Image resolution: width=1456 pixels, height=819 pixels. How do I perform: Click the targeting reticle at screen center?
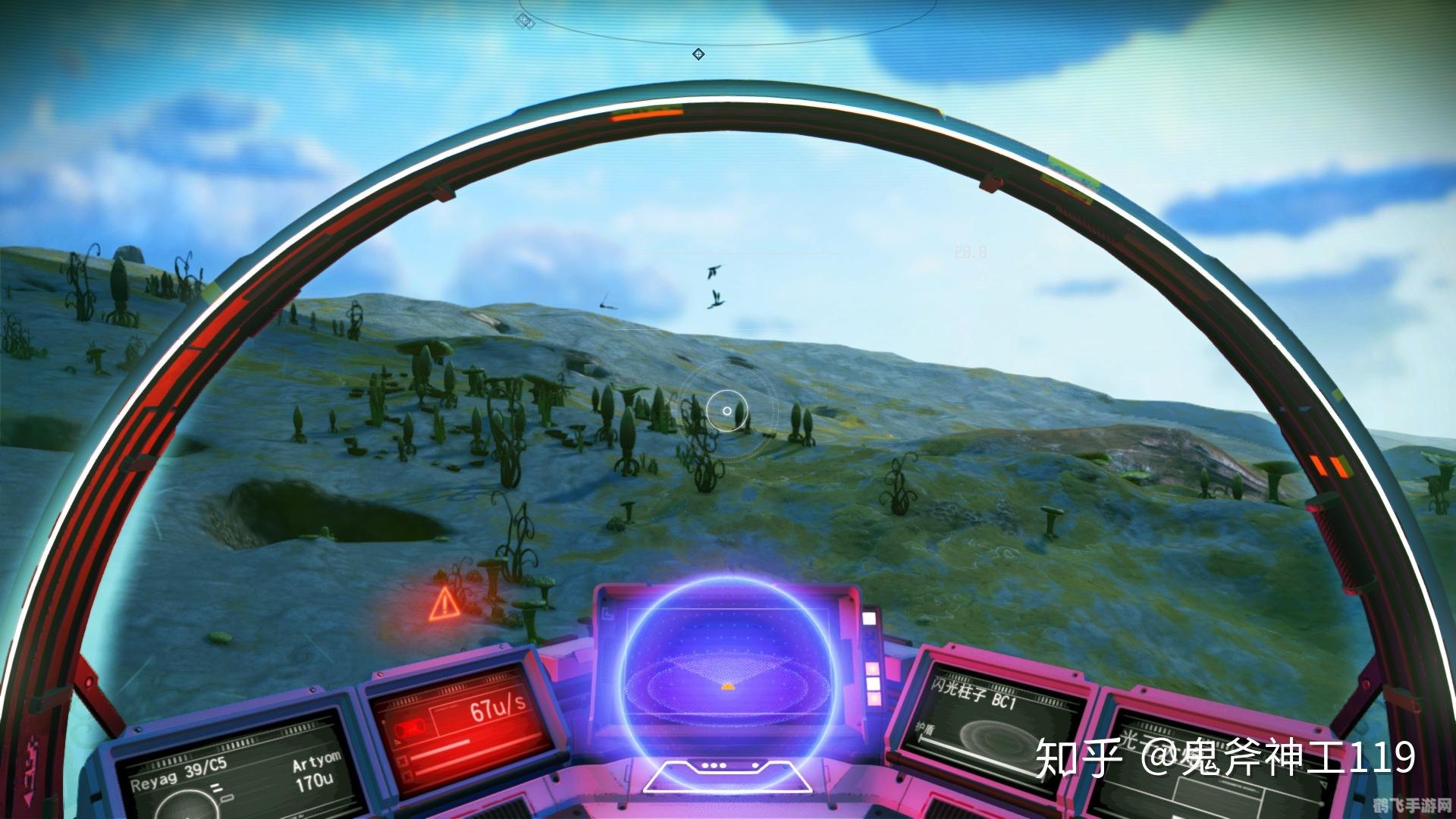(x=726, y=410)
